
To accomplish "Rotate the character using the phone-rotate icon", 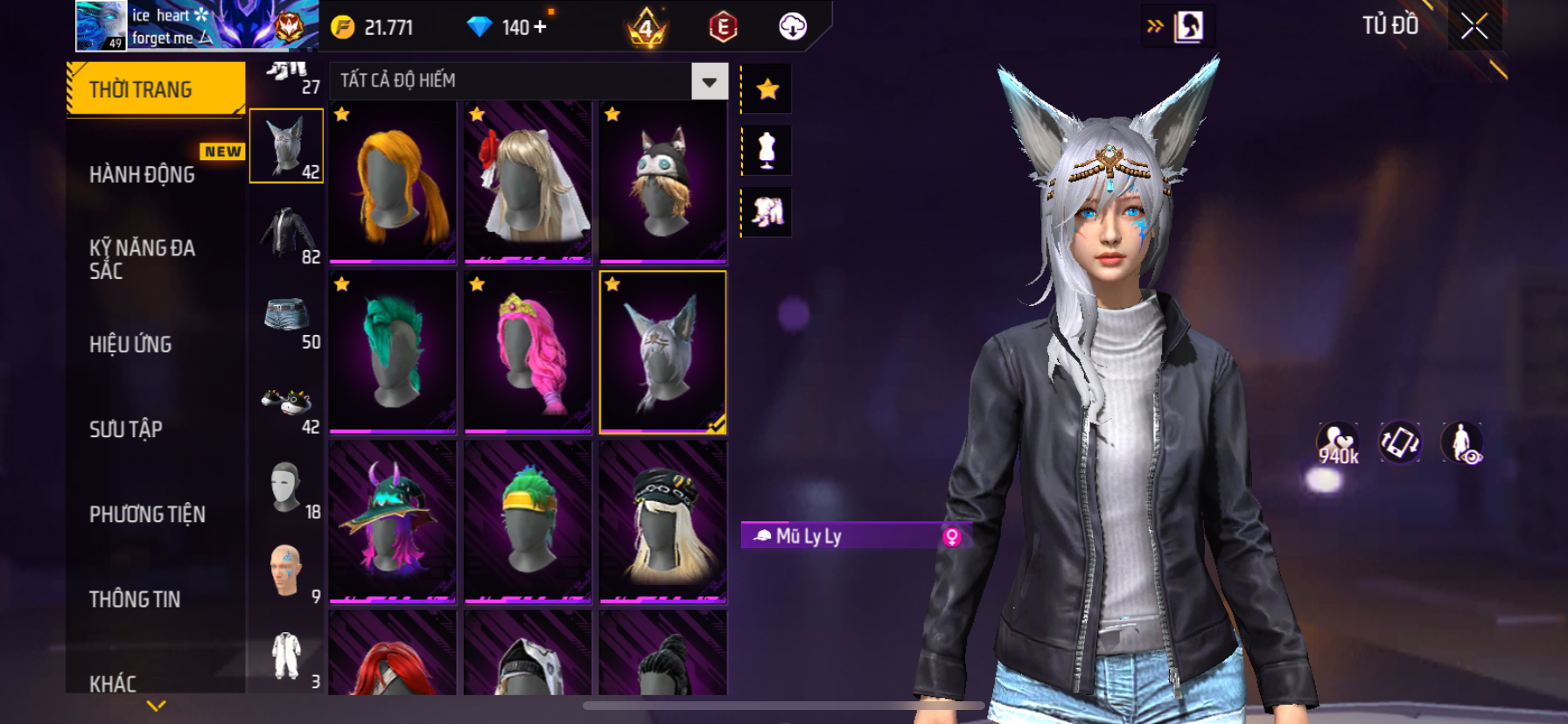I will [x=1399, y=442].
